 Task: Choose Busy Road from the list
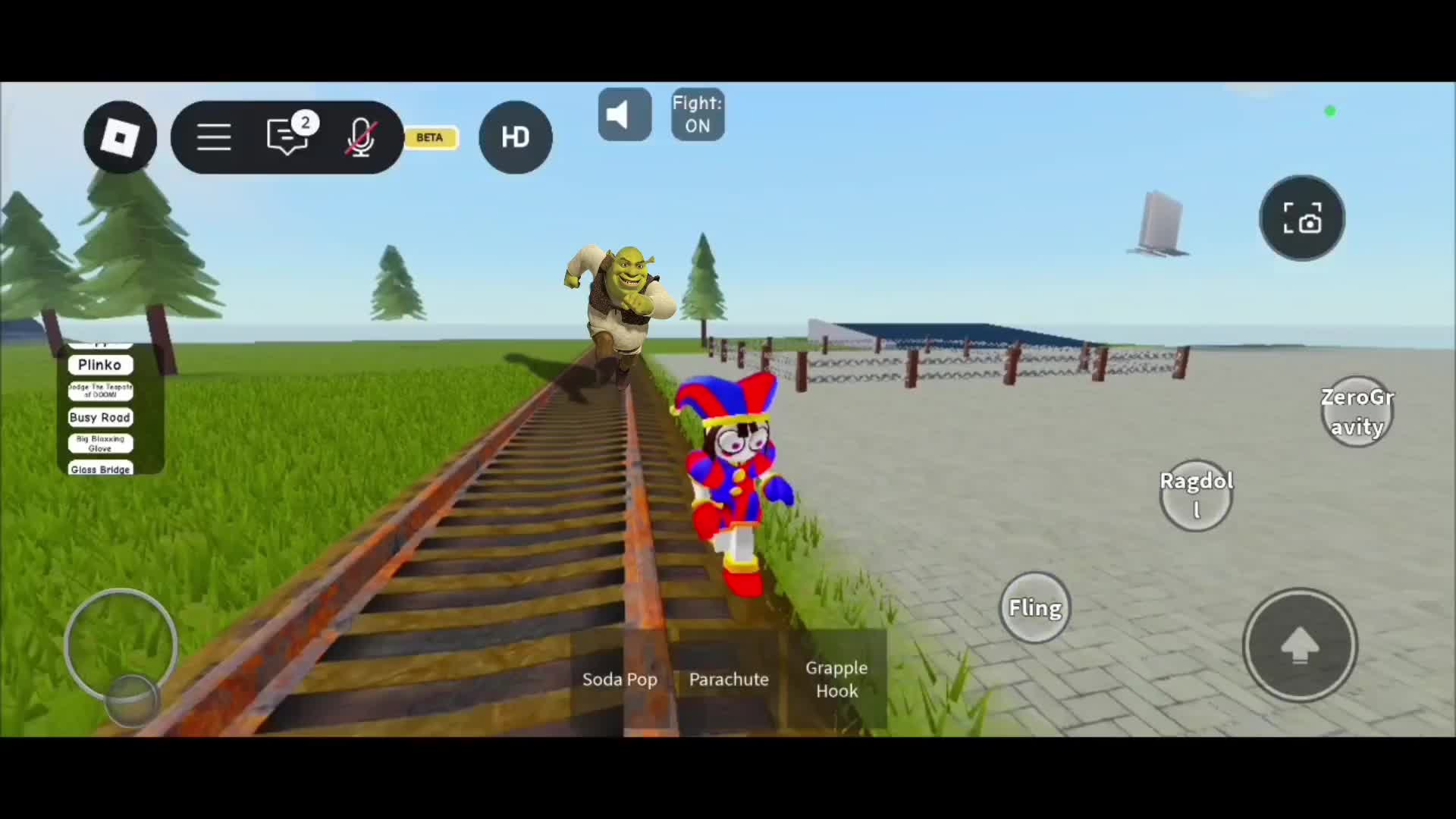pyautogui.click(x=100, y=417)
